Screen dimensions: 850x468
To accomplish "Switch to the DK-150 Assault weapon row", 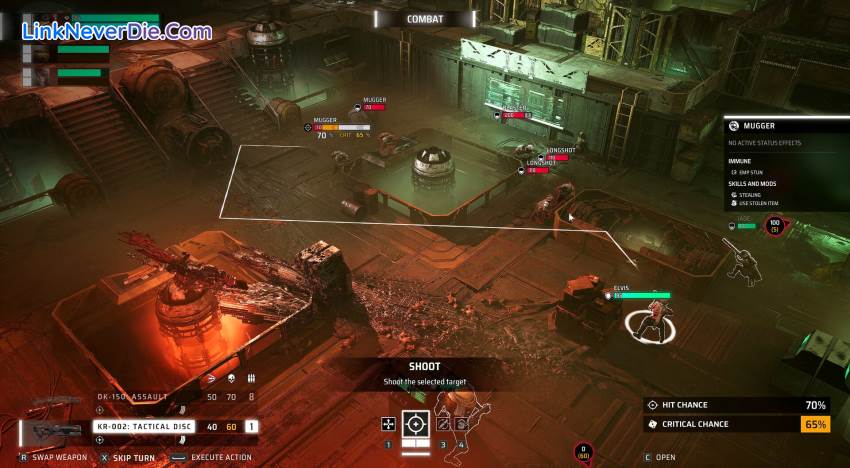I will click(133, 397).
